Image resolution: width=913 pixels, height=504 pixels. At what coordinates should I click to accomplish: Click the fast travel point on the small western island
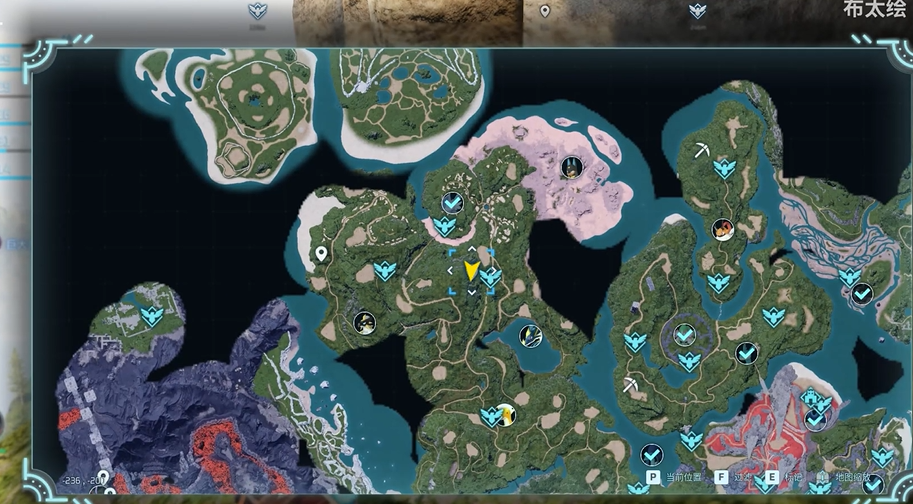pos(151,316)
